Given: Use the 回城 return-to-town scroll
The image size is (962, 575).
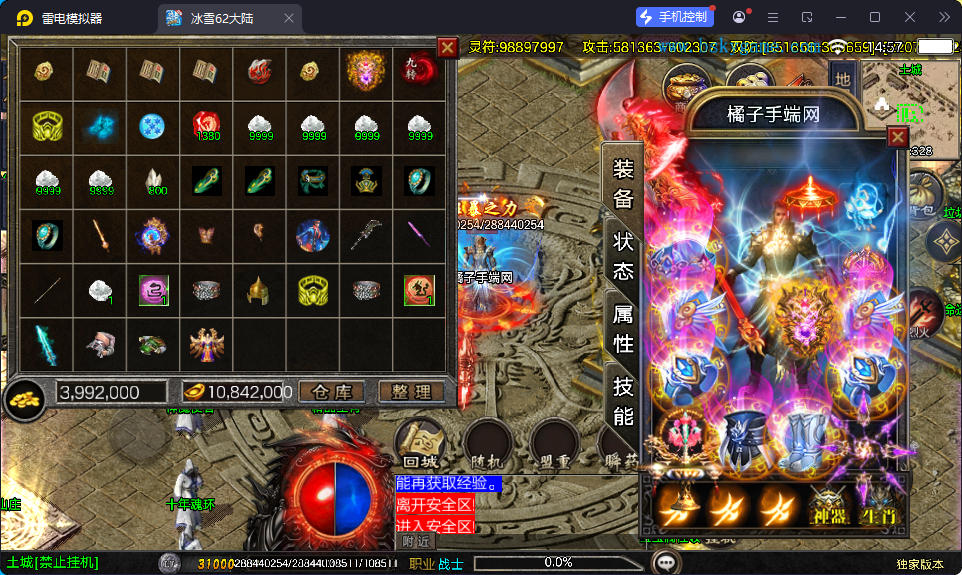Looking at the screenshot, I should tap(421, 443).
